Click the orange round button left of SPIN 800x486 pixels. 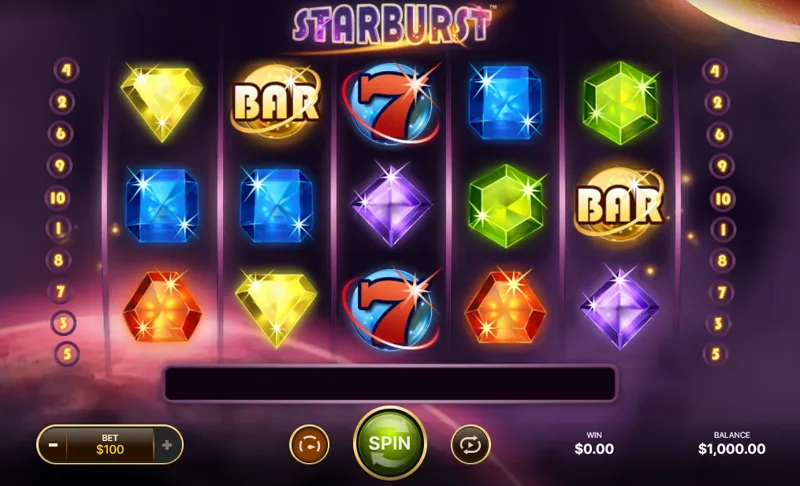point(309,444)
